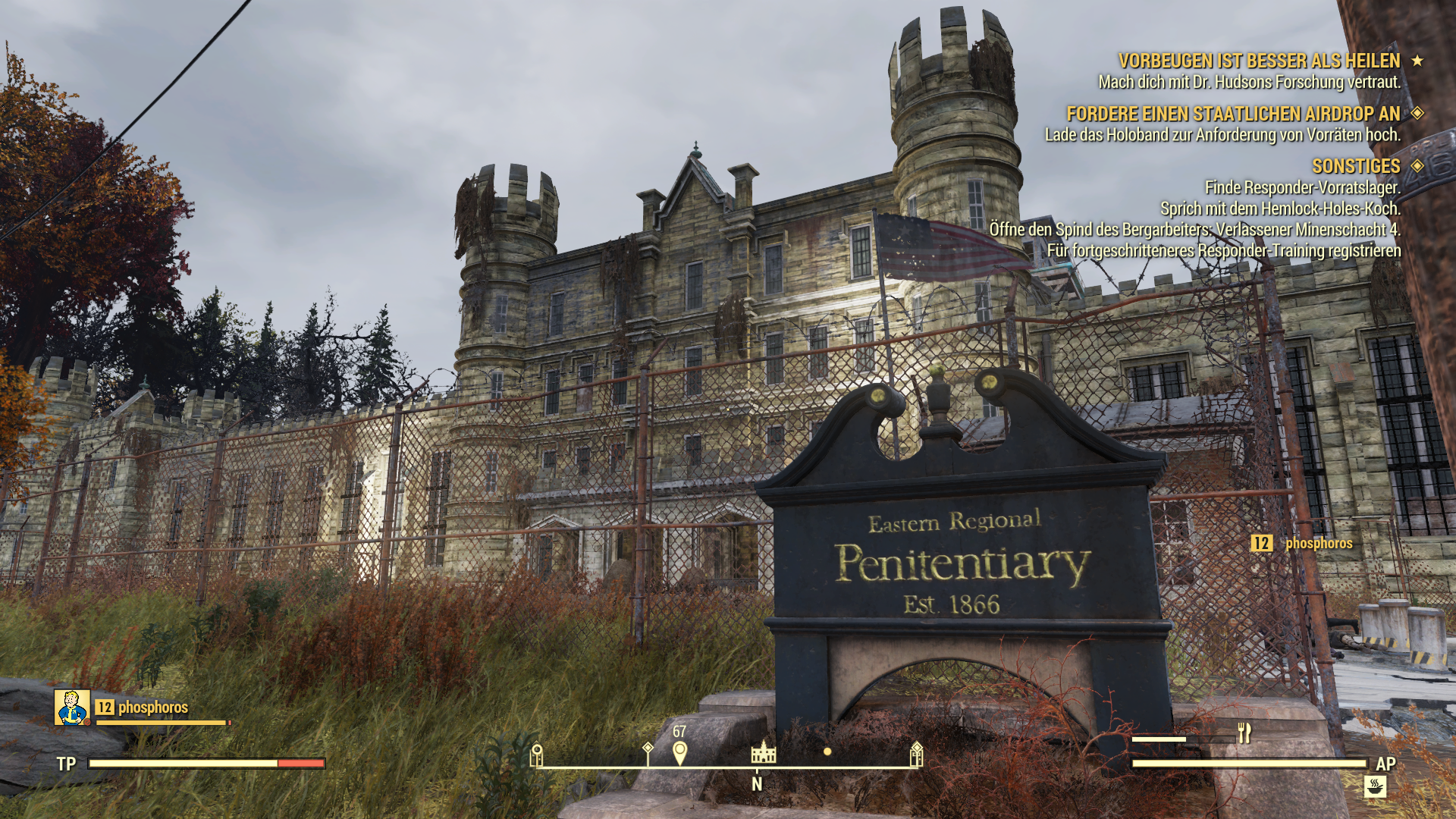The image size is (1456, 819).
Task: Click the Finde Responder-Vorratslager objective
Action: [1302, 187]
